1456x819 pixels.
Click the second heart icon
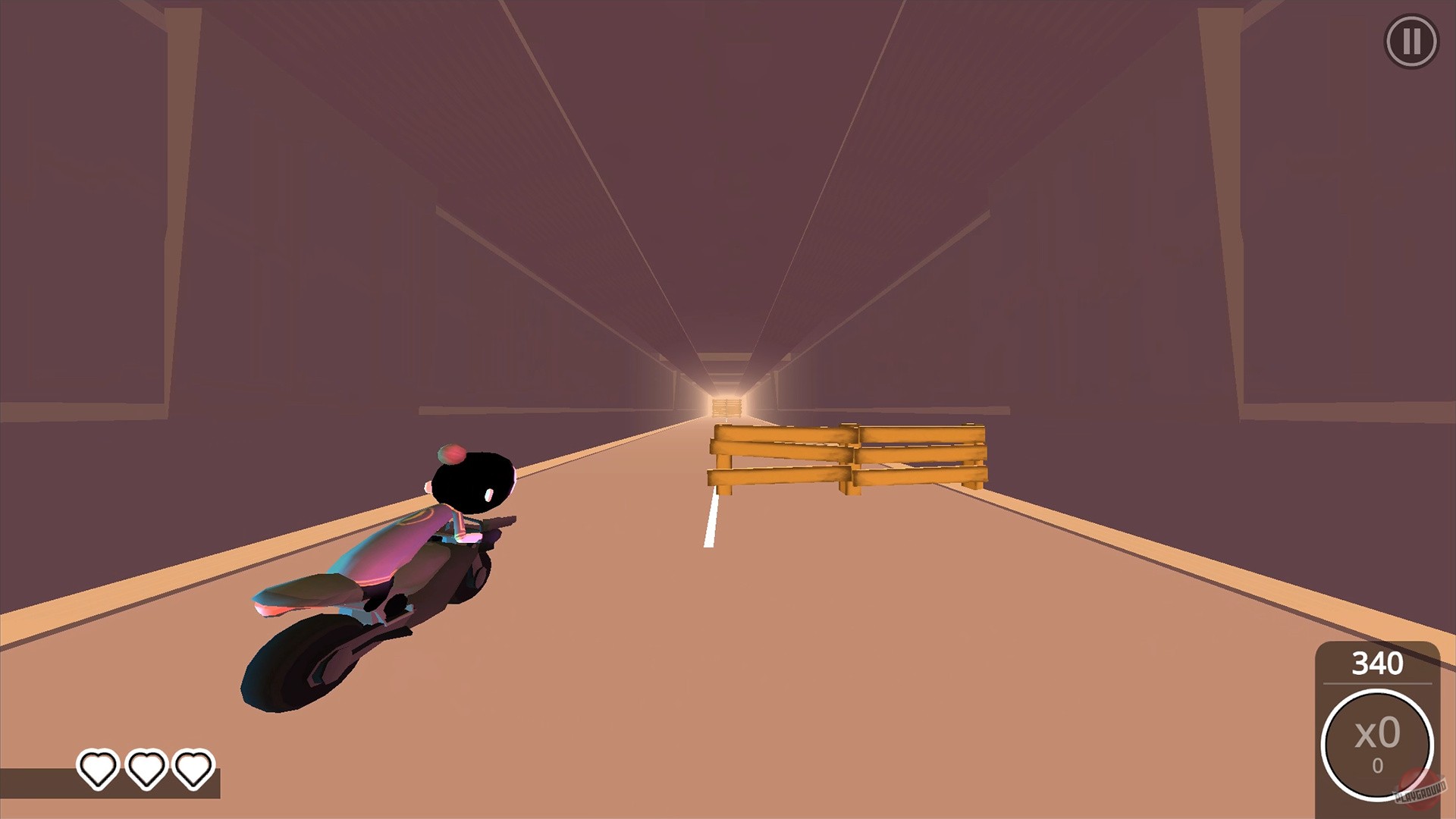146,768
